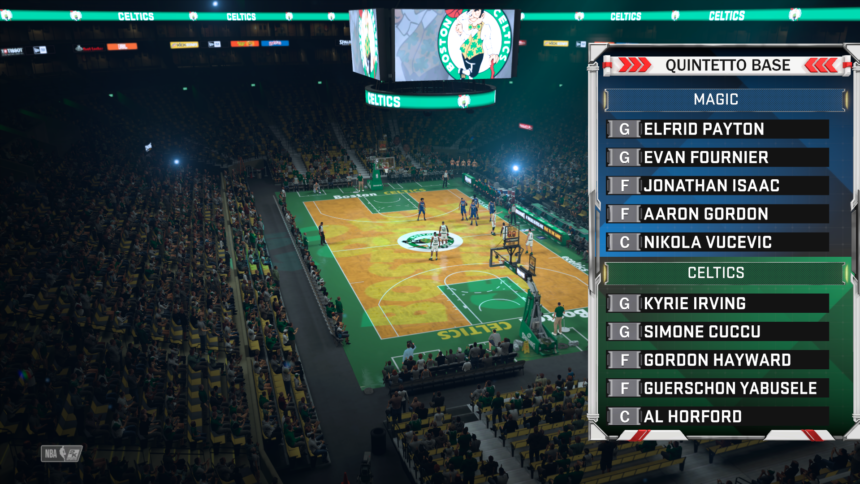Select the Guerschon Yabusele row
Viewport: 860px width, 484px height.
click(718, 388)
